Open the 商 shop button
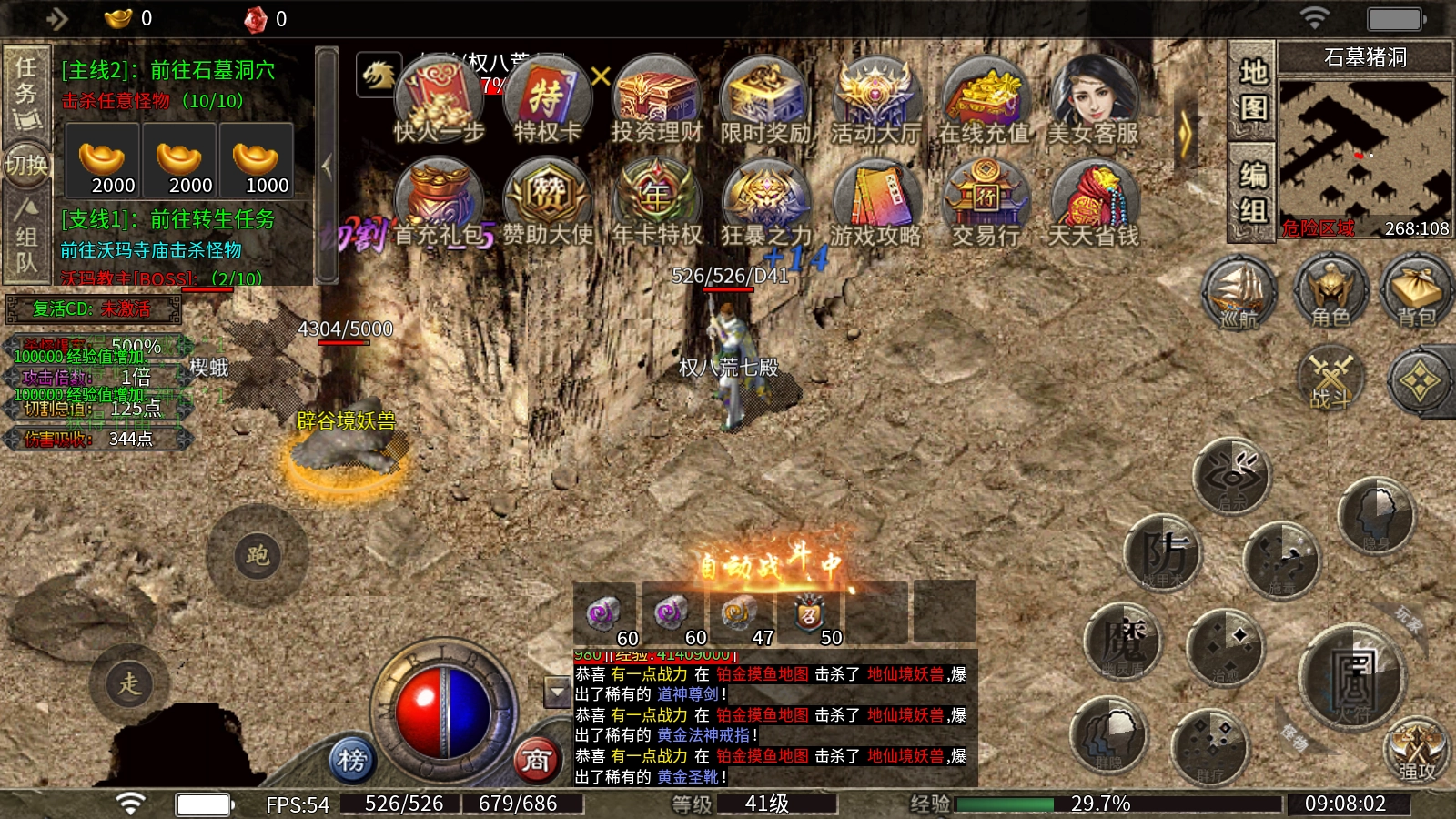The image size is (1456, 819). 536,758
